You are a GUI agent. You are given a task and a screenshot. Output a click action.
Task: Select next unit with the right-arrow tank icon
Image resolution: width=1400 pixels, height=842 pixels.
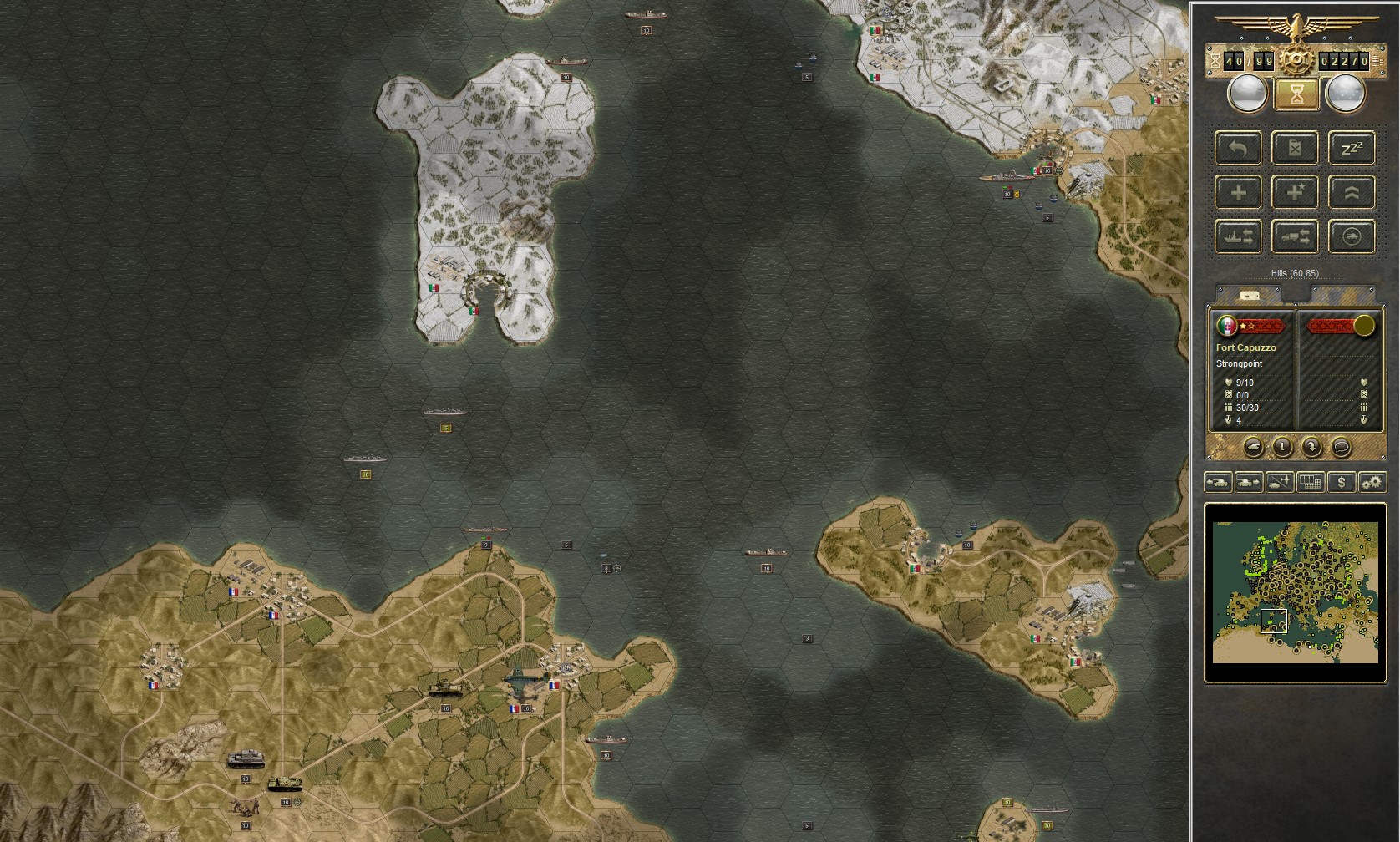coord(1248,482)
